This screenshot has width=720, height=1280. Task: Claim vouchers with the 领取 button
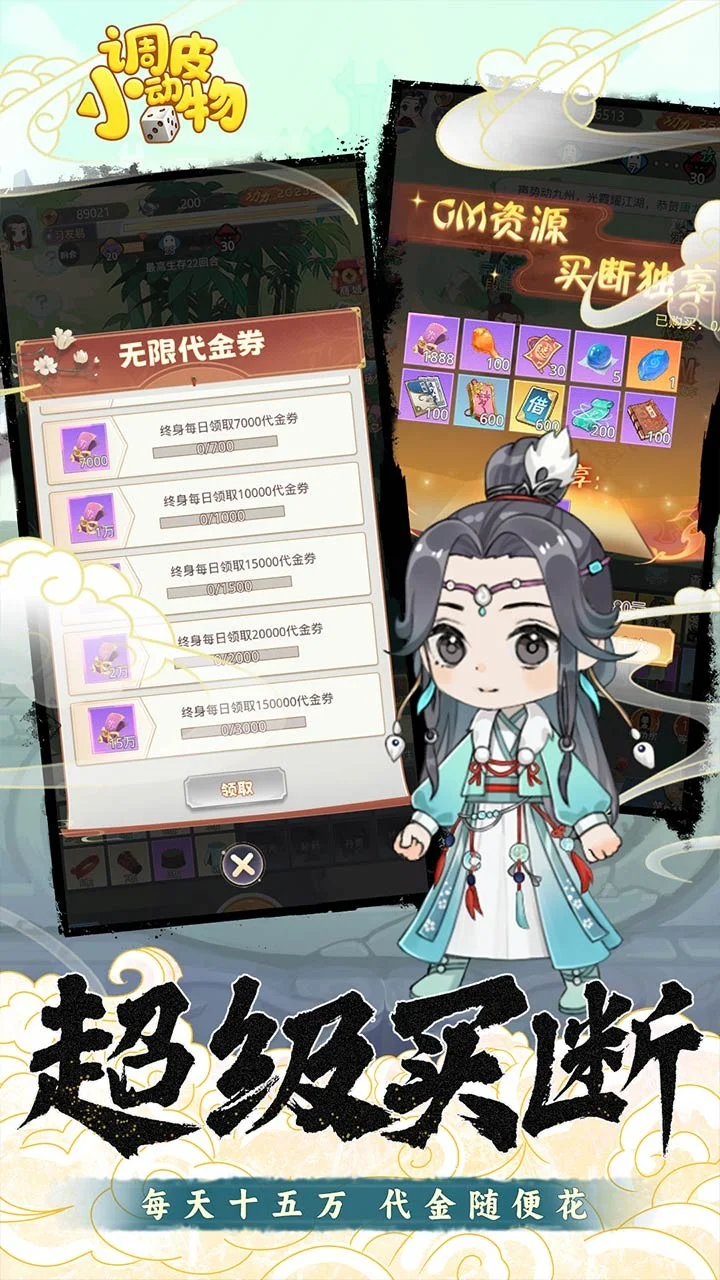click(x=236, y=788)
